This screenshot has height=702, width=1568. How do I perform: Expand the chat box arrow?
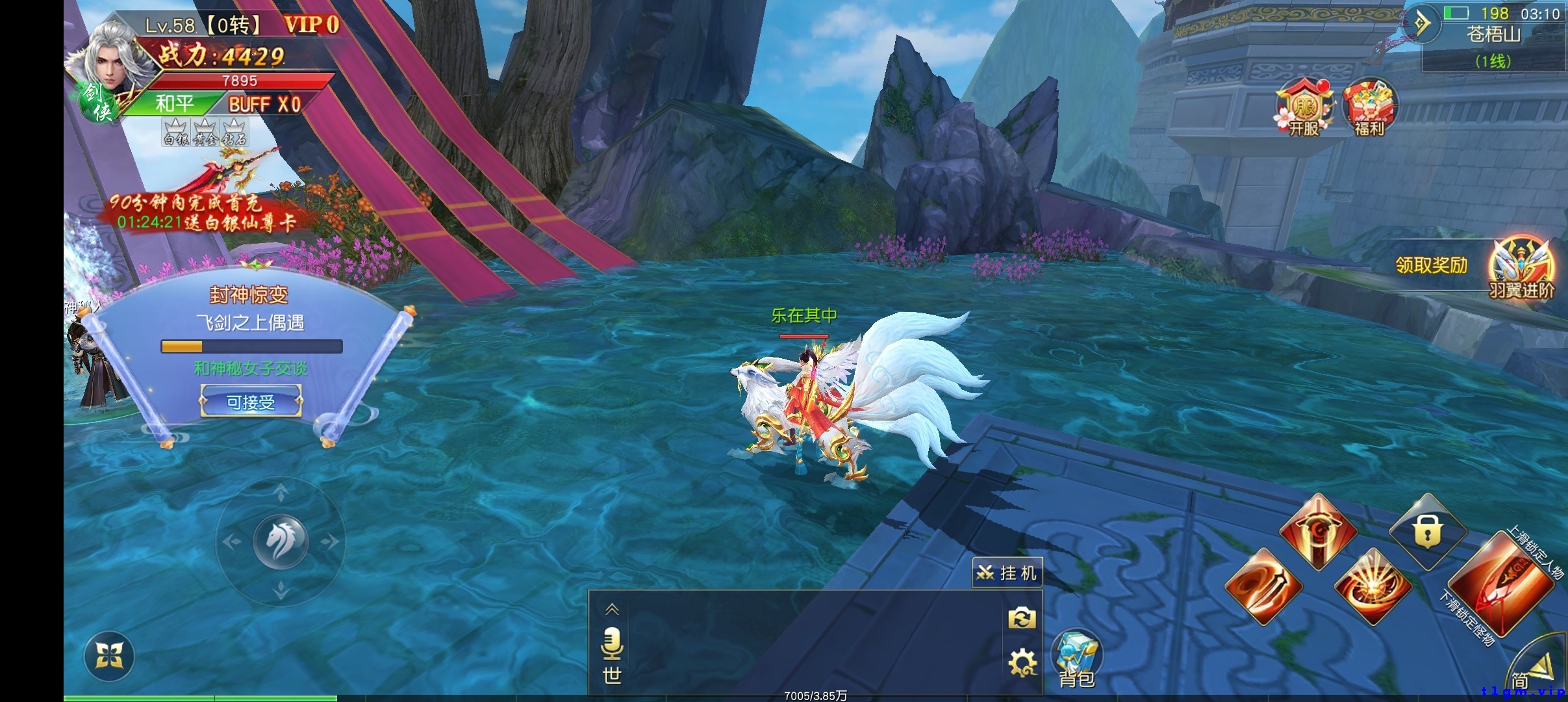tap(612, 610)
